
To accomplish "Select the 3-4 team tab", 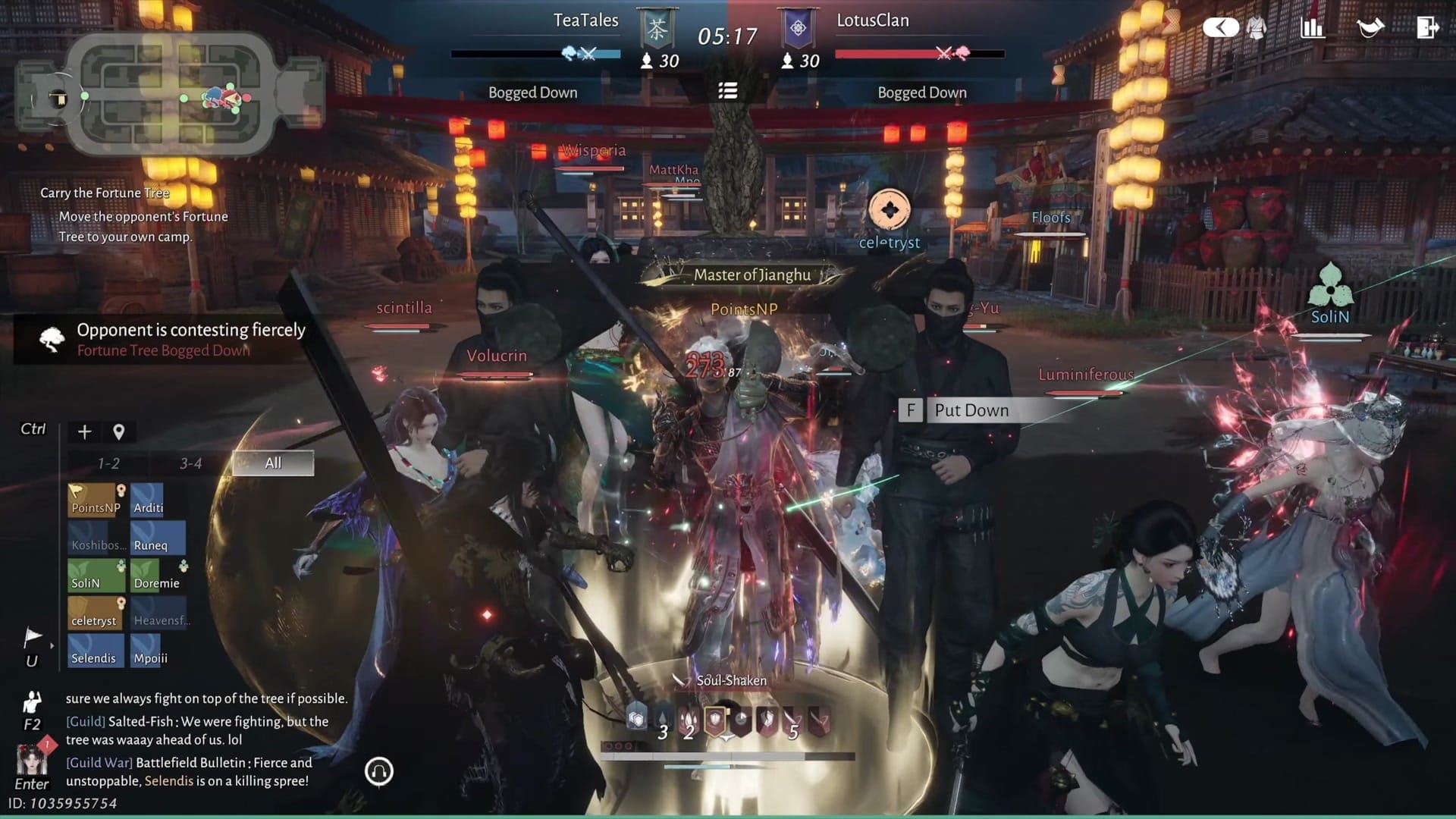I will (x=190, y=463).
